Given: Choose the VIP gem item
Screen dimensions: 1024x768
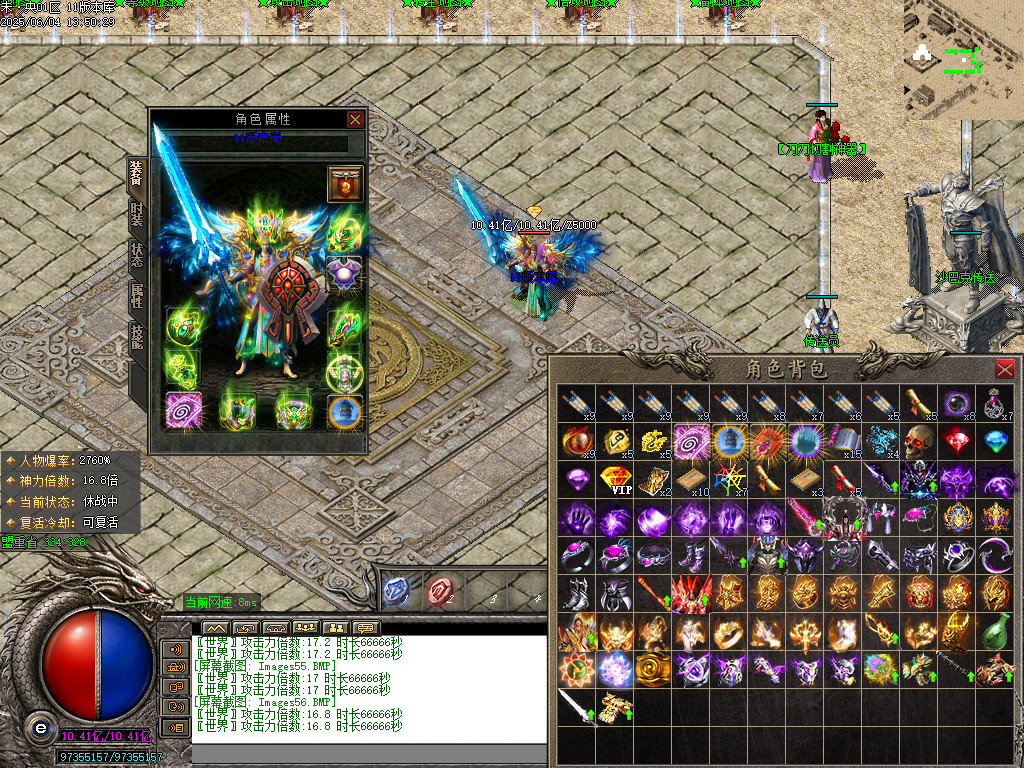Looking at the screenshot, I should click(615, 480).
